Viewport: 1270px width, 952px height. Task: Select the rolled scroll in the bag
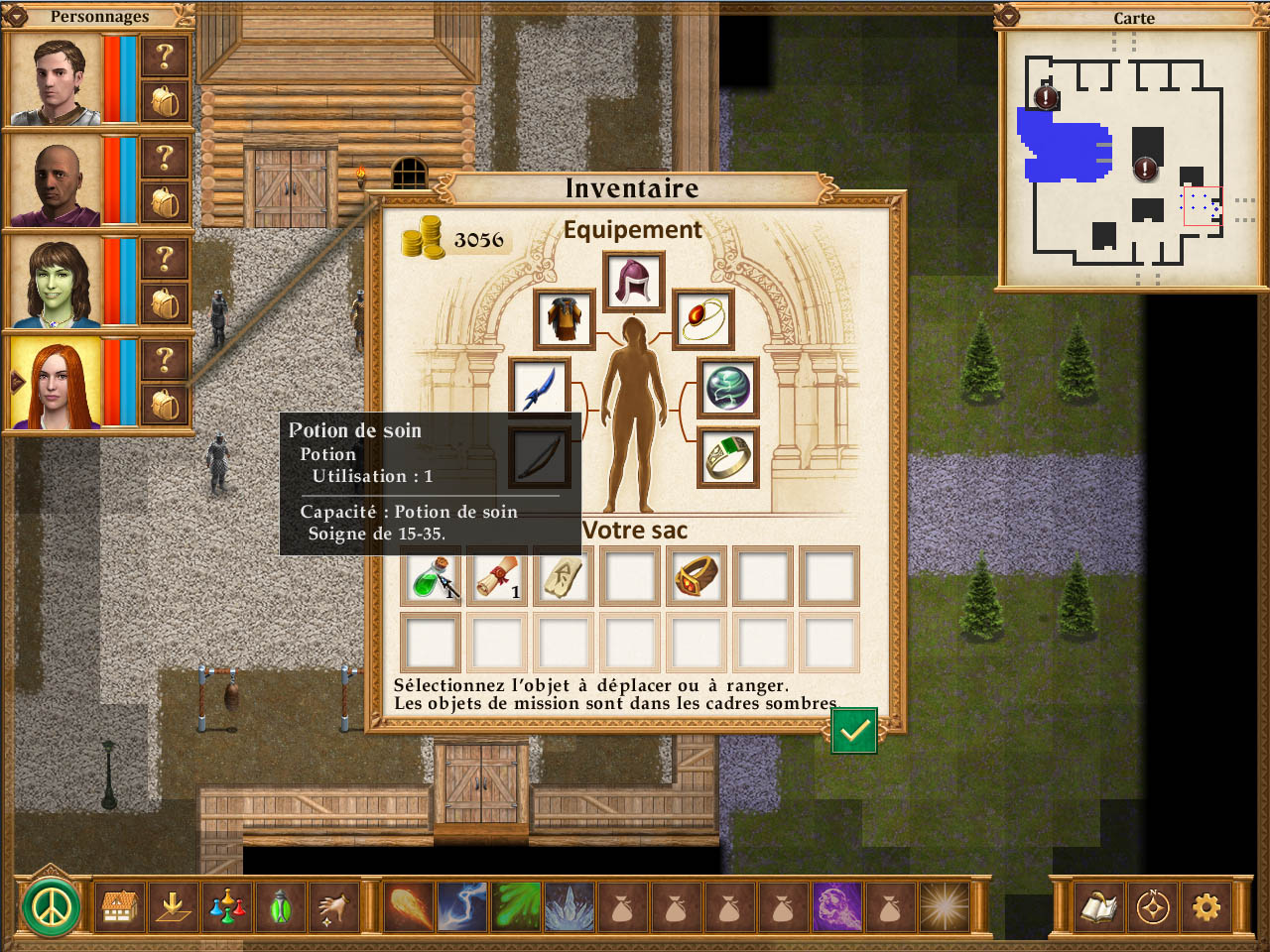pyautogui.click(x=497, y=576)
